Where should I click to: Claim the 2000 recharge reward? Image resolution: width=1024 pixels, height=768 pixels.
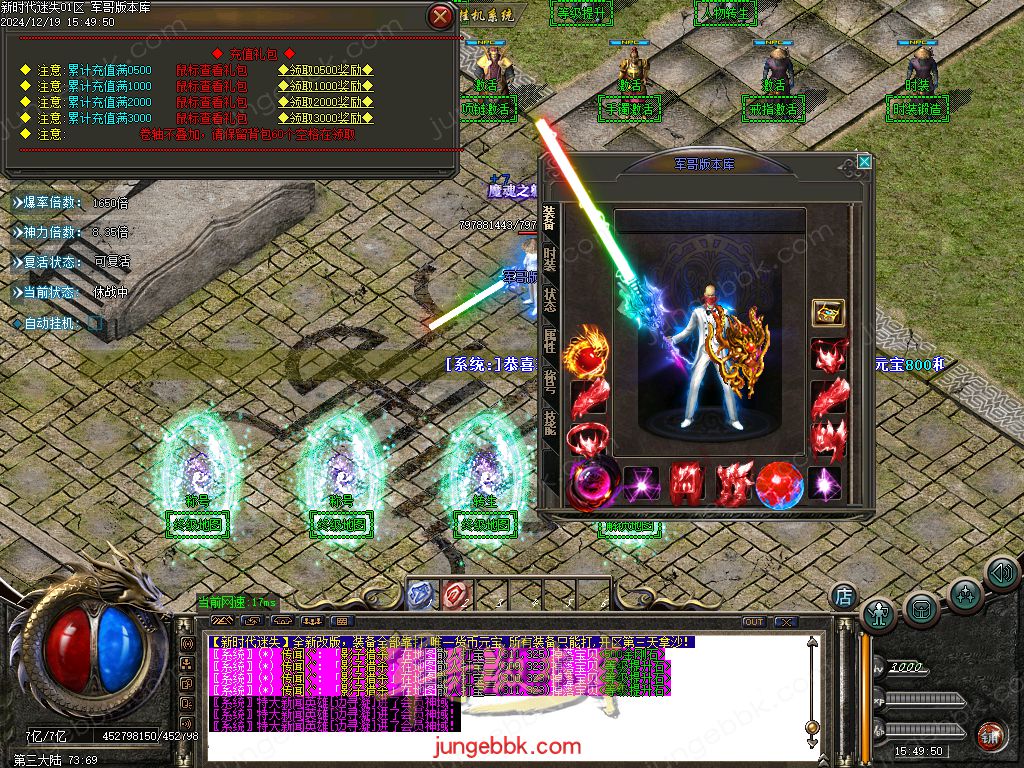click(x=326, y=102)
